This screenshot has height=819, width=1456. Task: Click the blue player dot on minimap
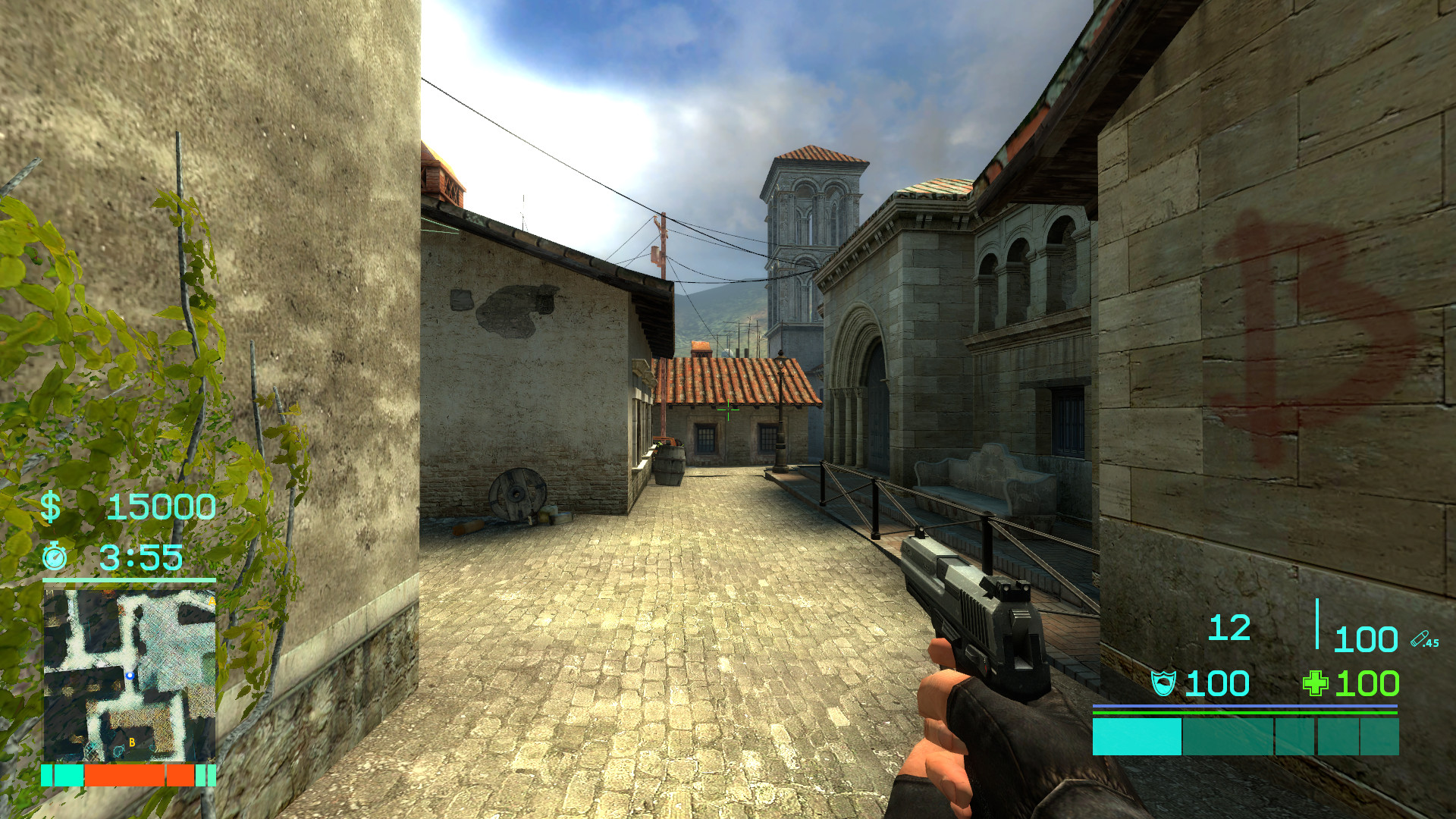click(x=130, y=676)
